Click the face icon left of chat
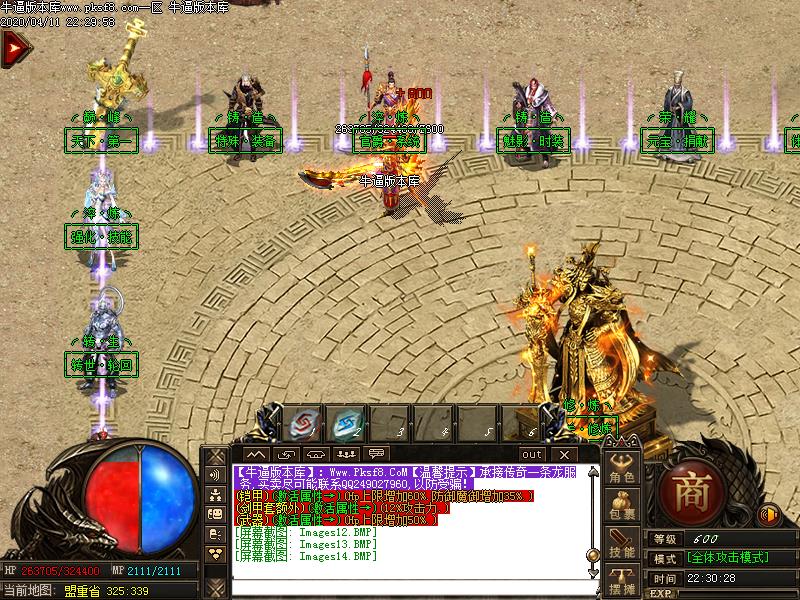Viewport: 800px width, 600px height. 215,514
